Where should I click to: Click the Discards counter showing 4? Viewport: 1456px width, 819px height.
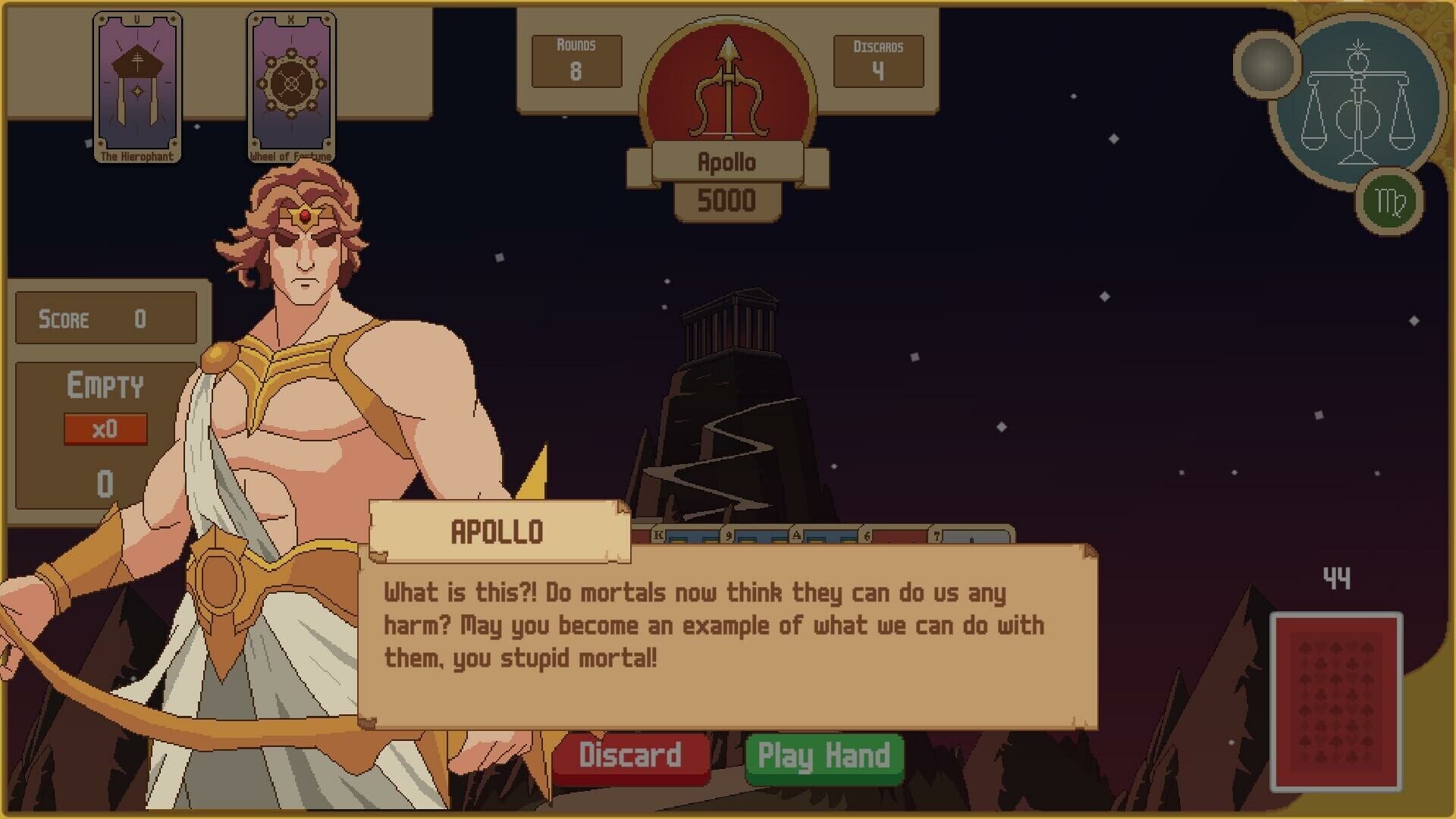pos(878,61)
